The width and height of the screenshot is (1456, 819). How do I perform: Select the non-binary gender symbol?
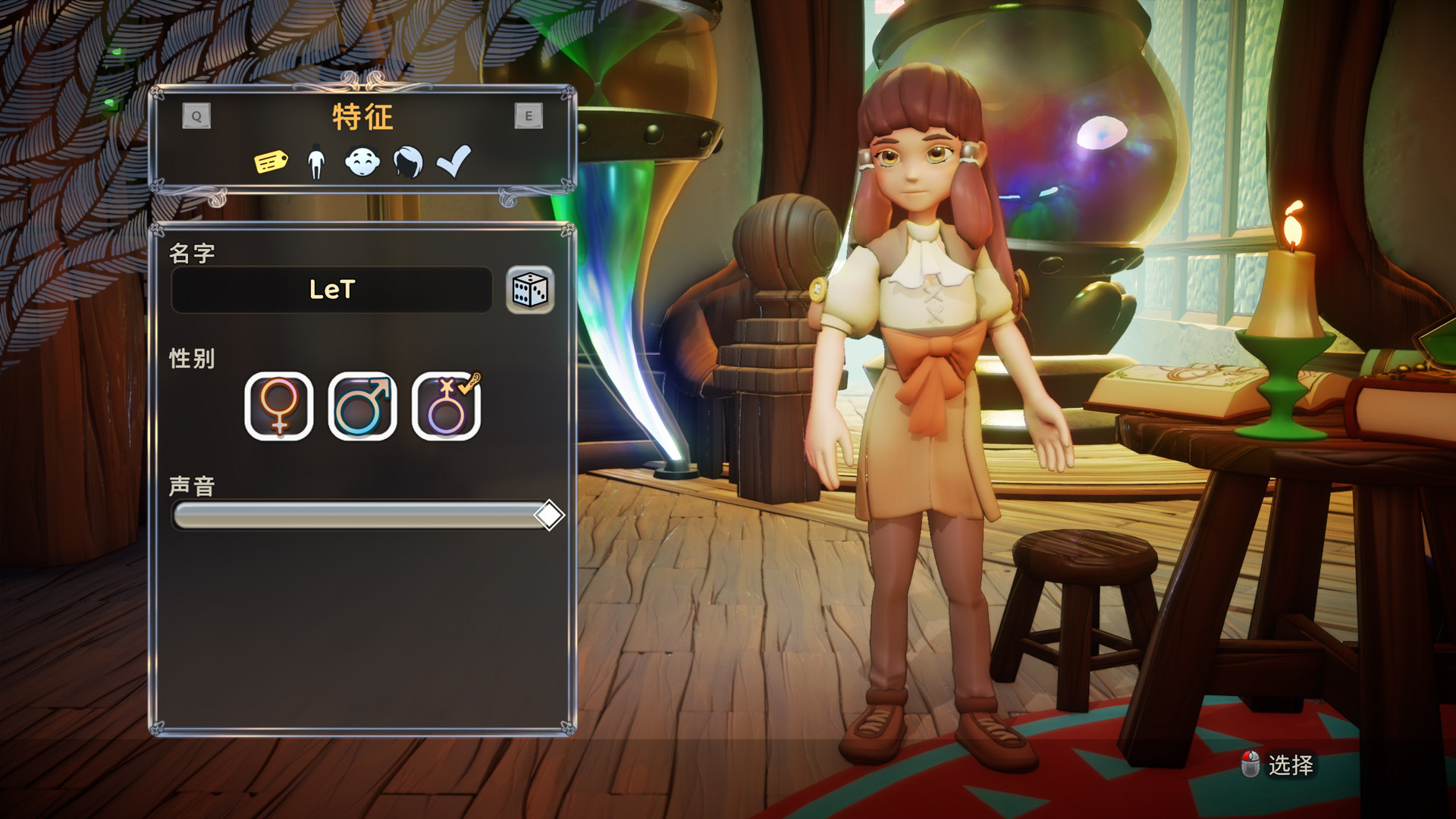[446, 406]
